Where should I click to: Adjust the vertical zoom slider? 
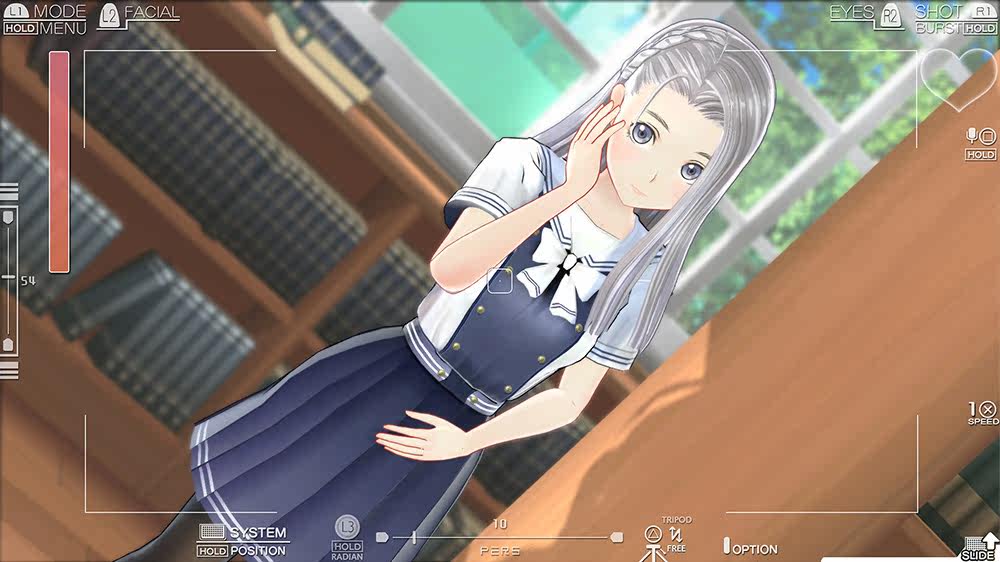(8, 279)
